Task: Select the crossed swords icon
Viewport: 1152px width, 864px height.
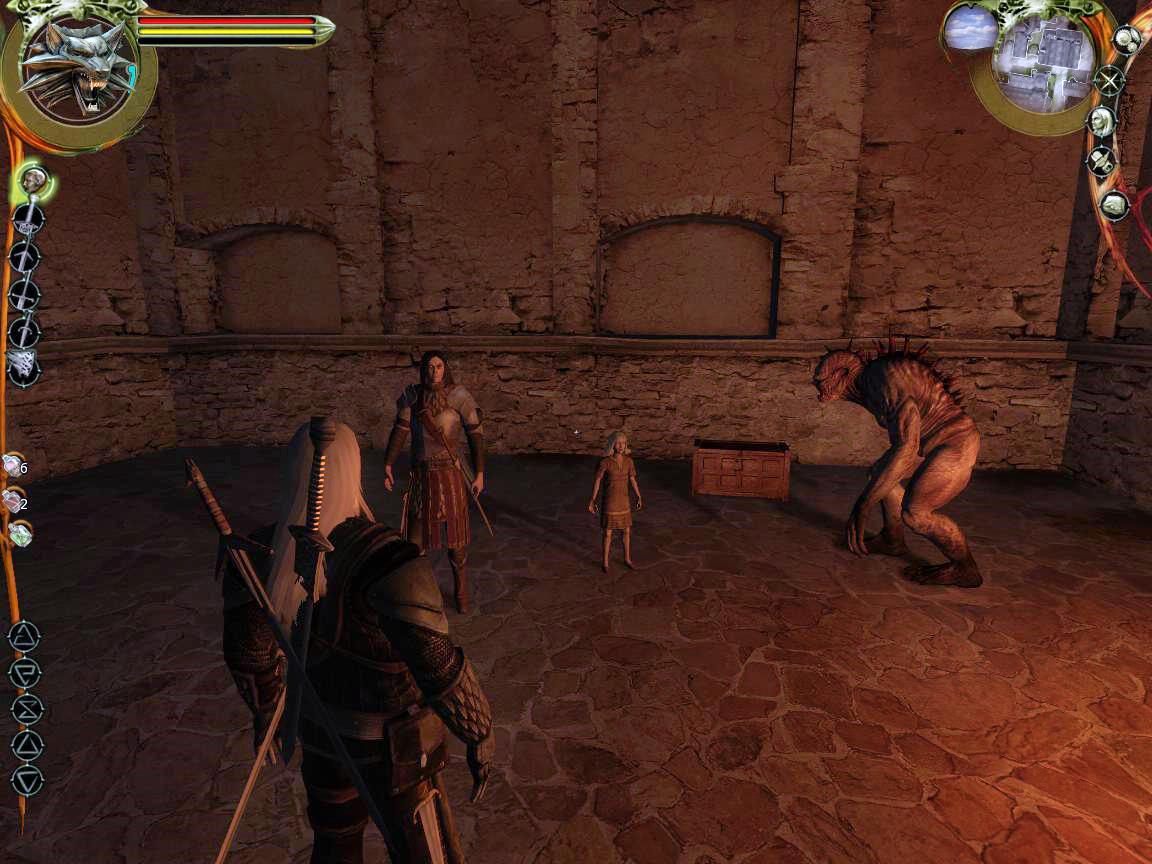Action: [x=1109, y=80]
